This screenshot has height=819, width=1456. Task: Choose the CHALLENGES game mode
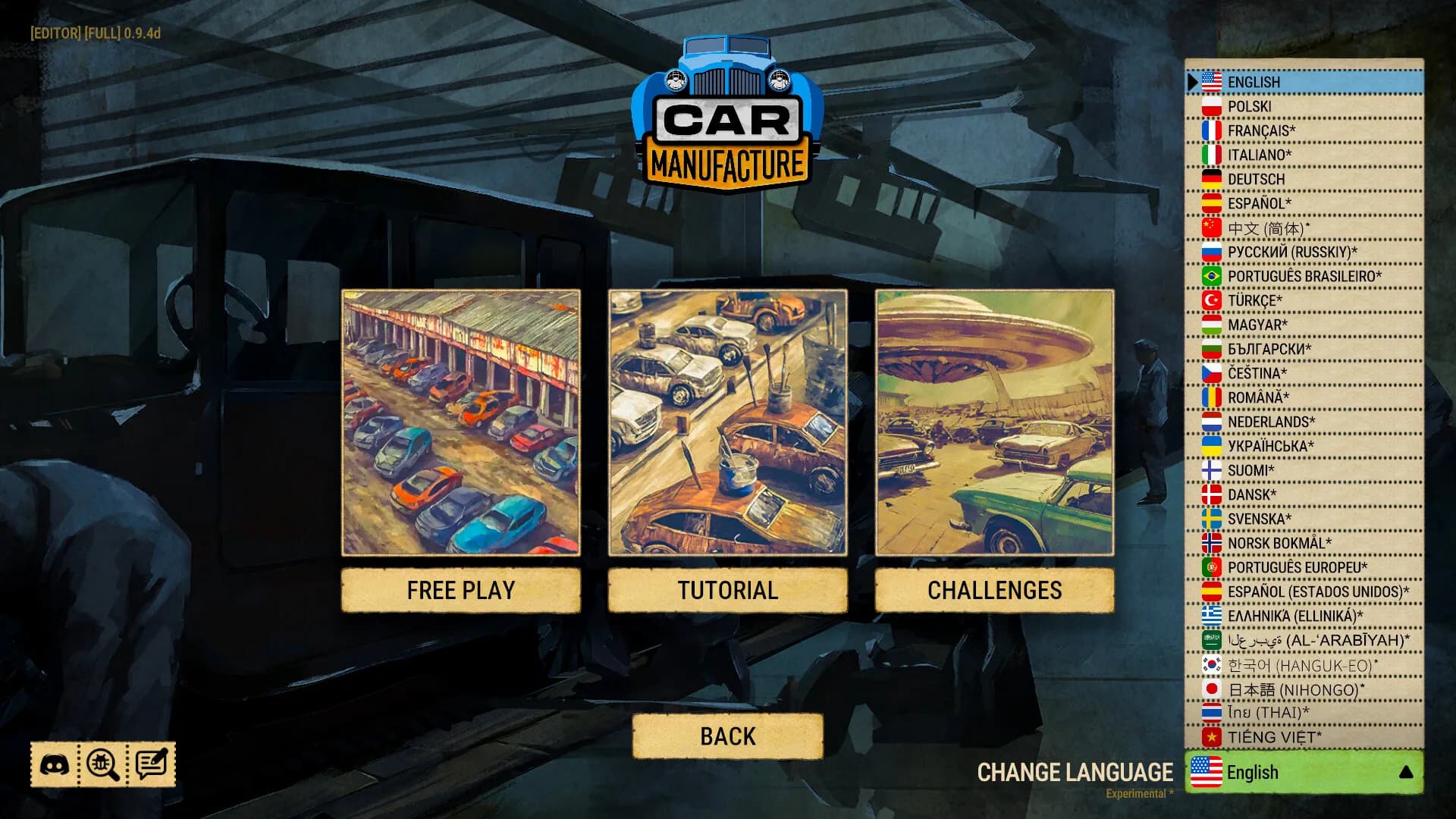tap(995, 590)
